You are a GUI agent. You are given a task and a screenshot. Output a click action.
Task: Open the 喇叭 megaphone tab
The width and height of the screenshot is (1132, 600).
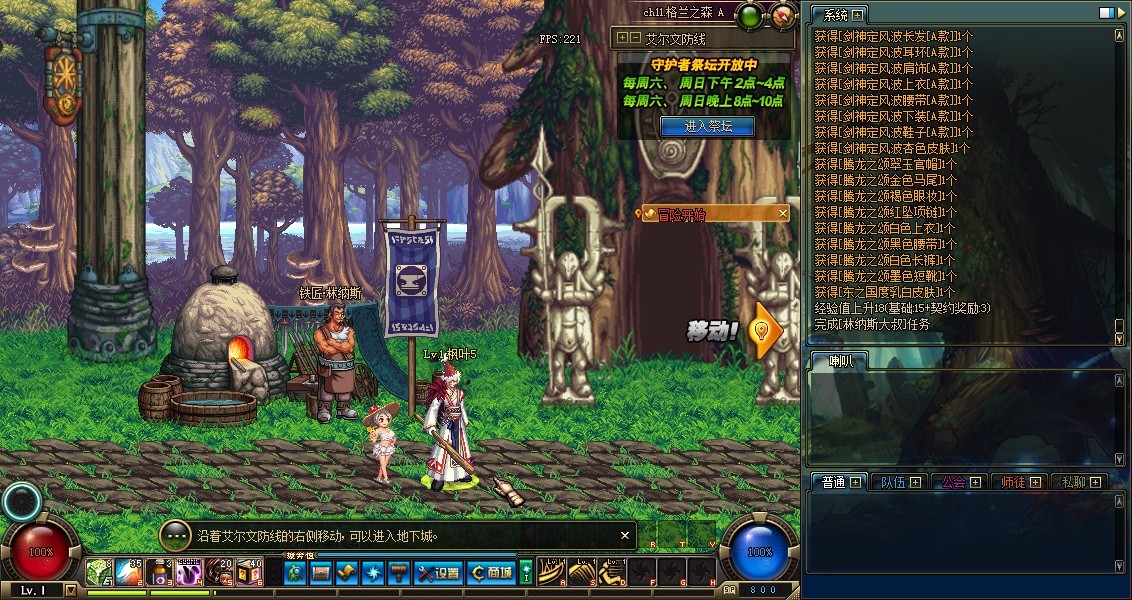(834, 361)
